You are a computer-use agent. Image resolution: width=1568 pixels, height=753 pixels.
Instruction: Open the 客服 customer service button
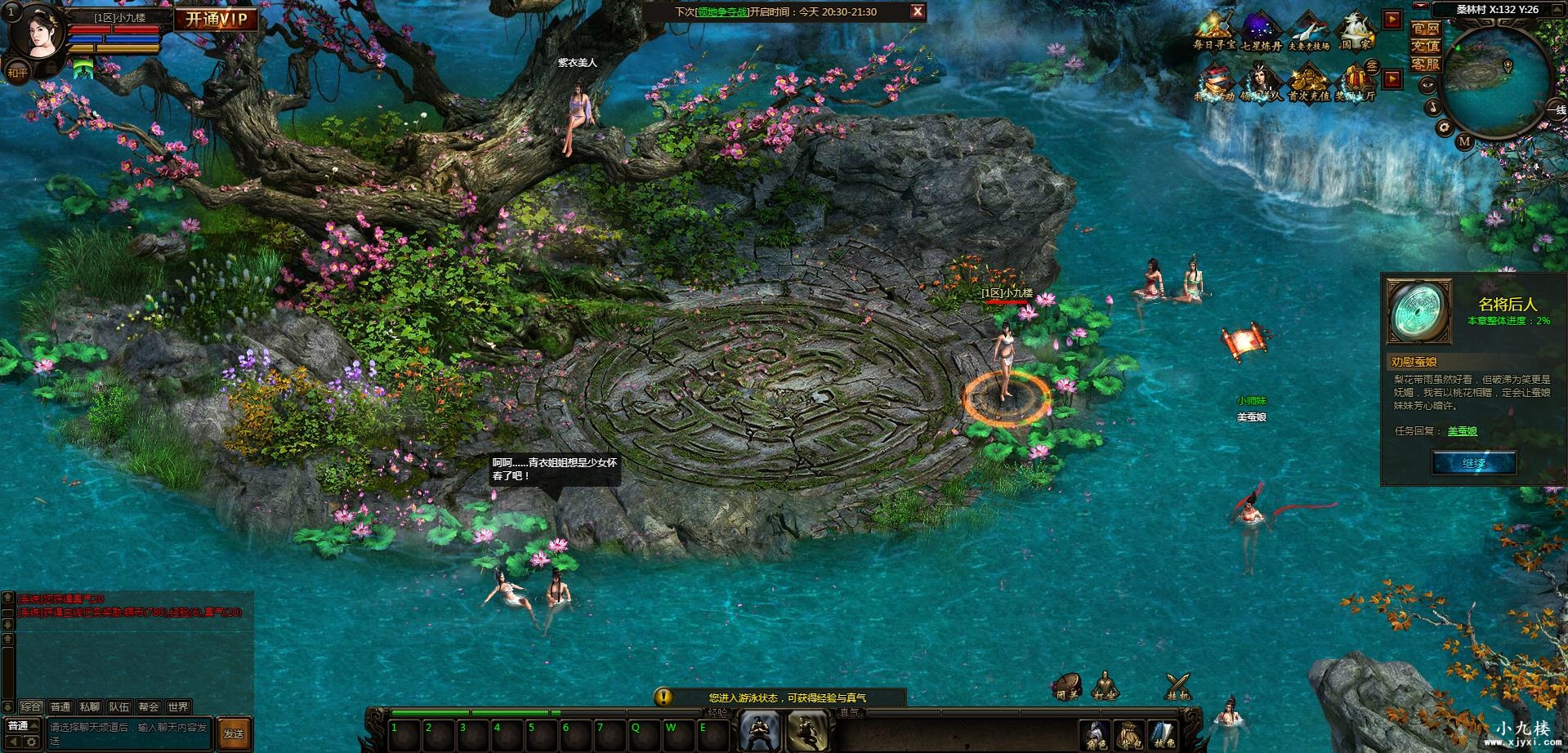click(x=1425, y=64)
